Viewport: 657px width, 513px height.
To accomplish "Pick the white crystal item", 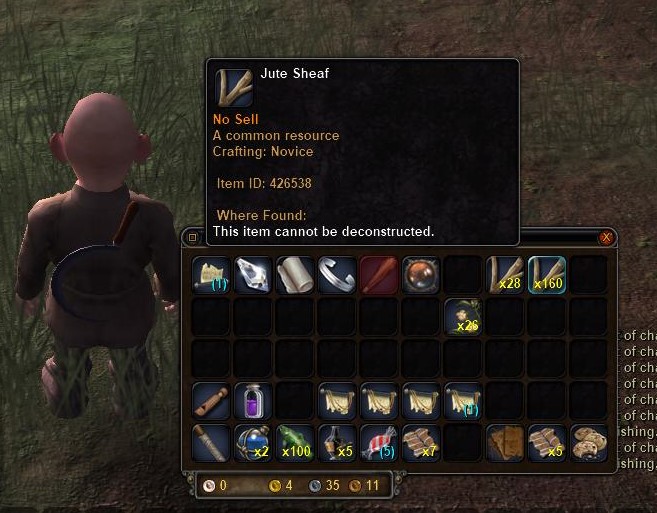I will click(253, 274).
